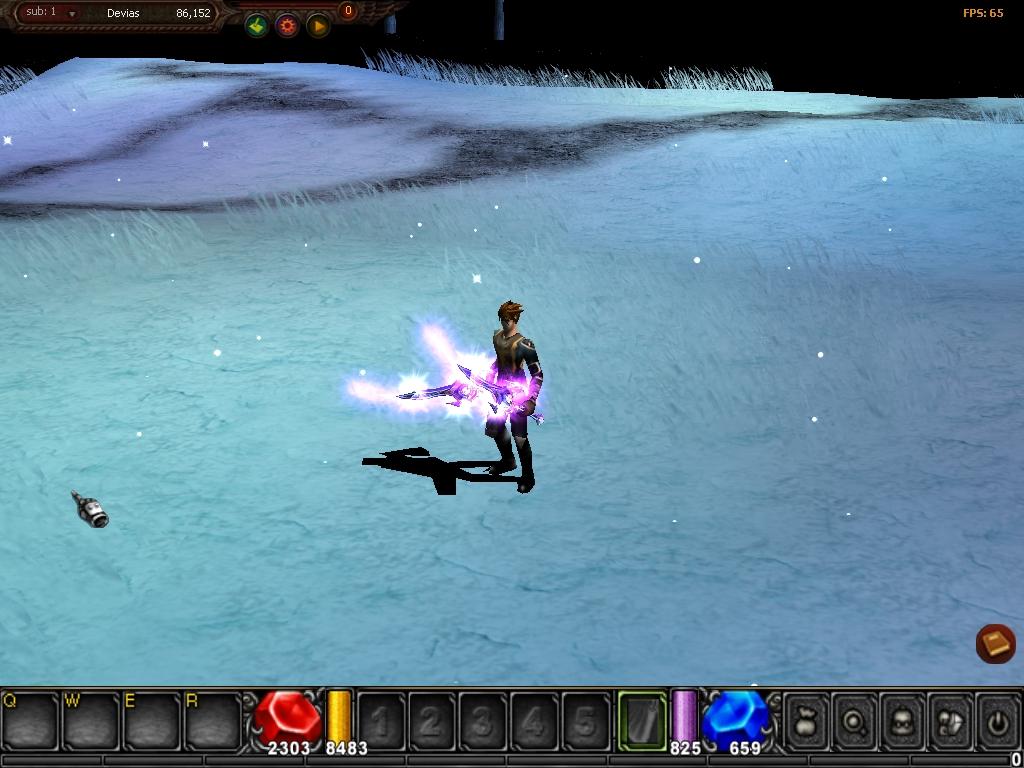This screenshot has width=1024, height=768.
Task: Select the Q hotkey slot
Action: (30, 720)
